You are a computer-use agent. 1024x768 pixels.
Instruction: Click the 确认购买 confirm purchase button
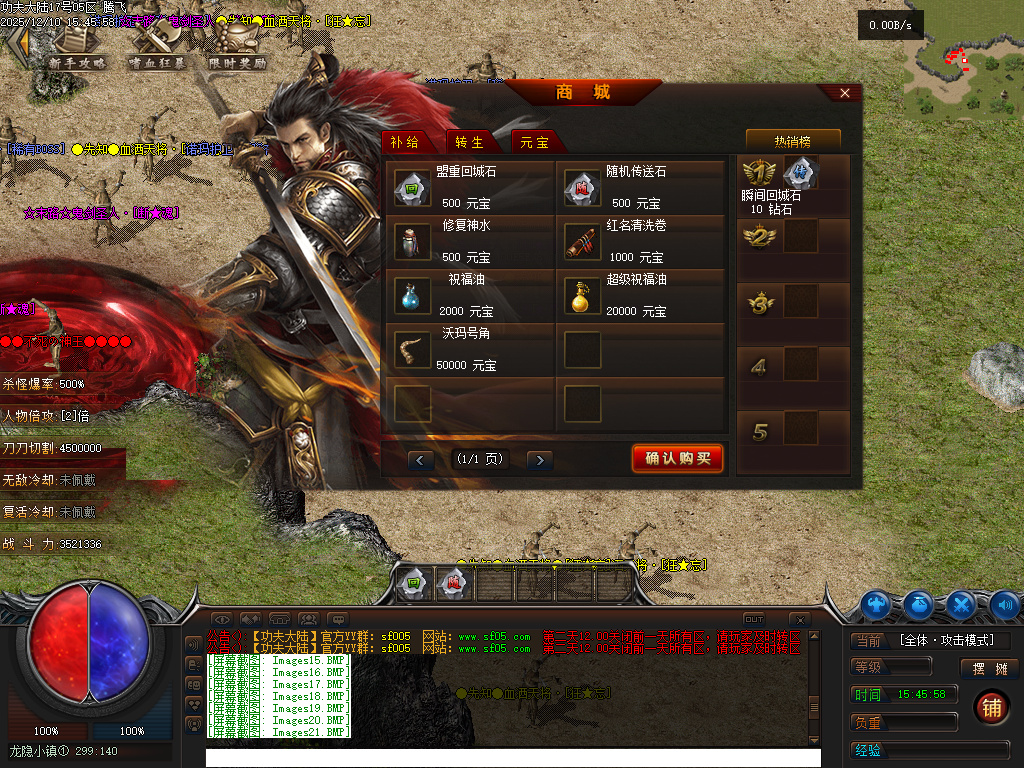coord(677,459)
